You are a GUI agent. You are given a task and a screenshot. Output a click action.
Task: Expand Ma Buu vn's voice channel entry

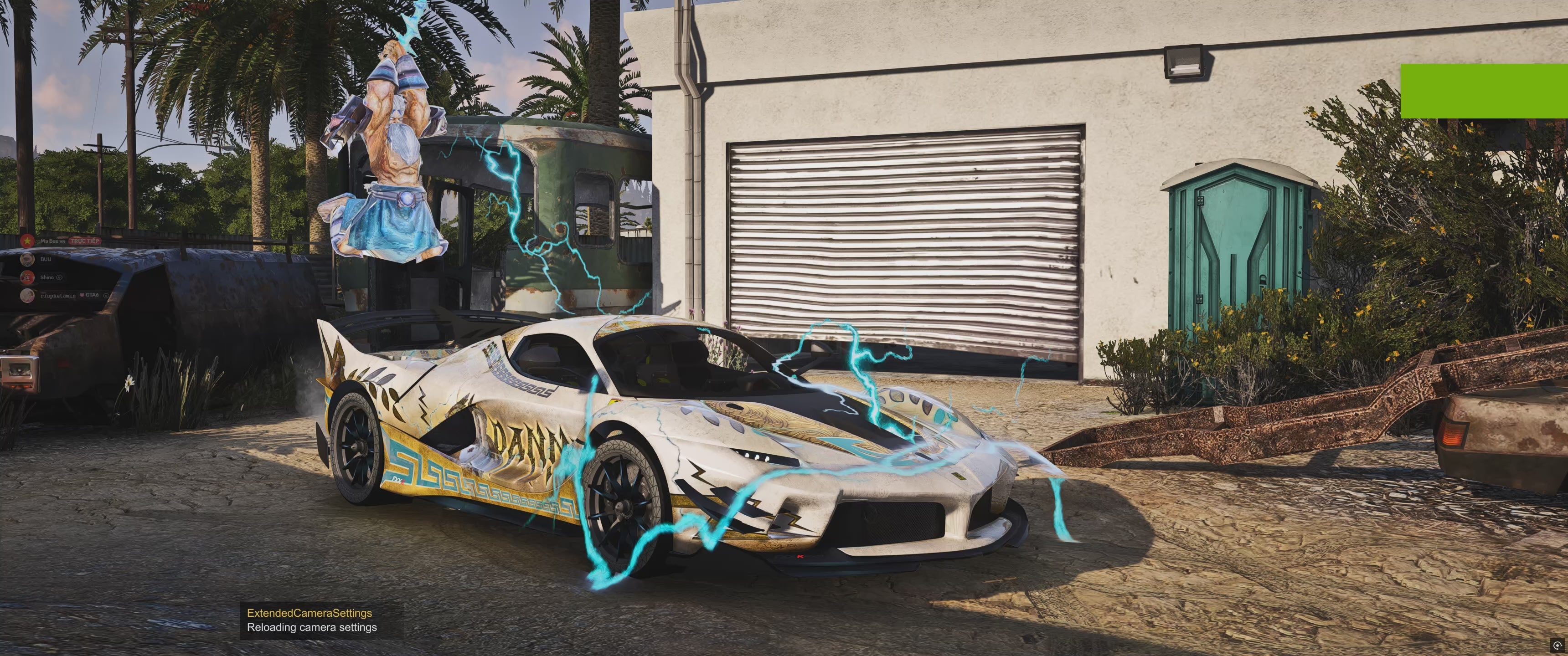[x=52, y=241]
